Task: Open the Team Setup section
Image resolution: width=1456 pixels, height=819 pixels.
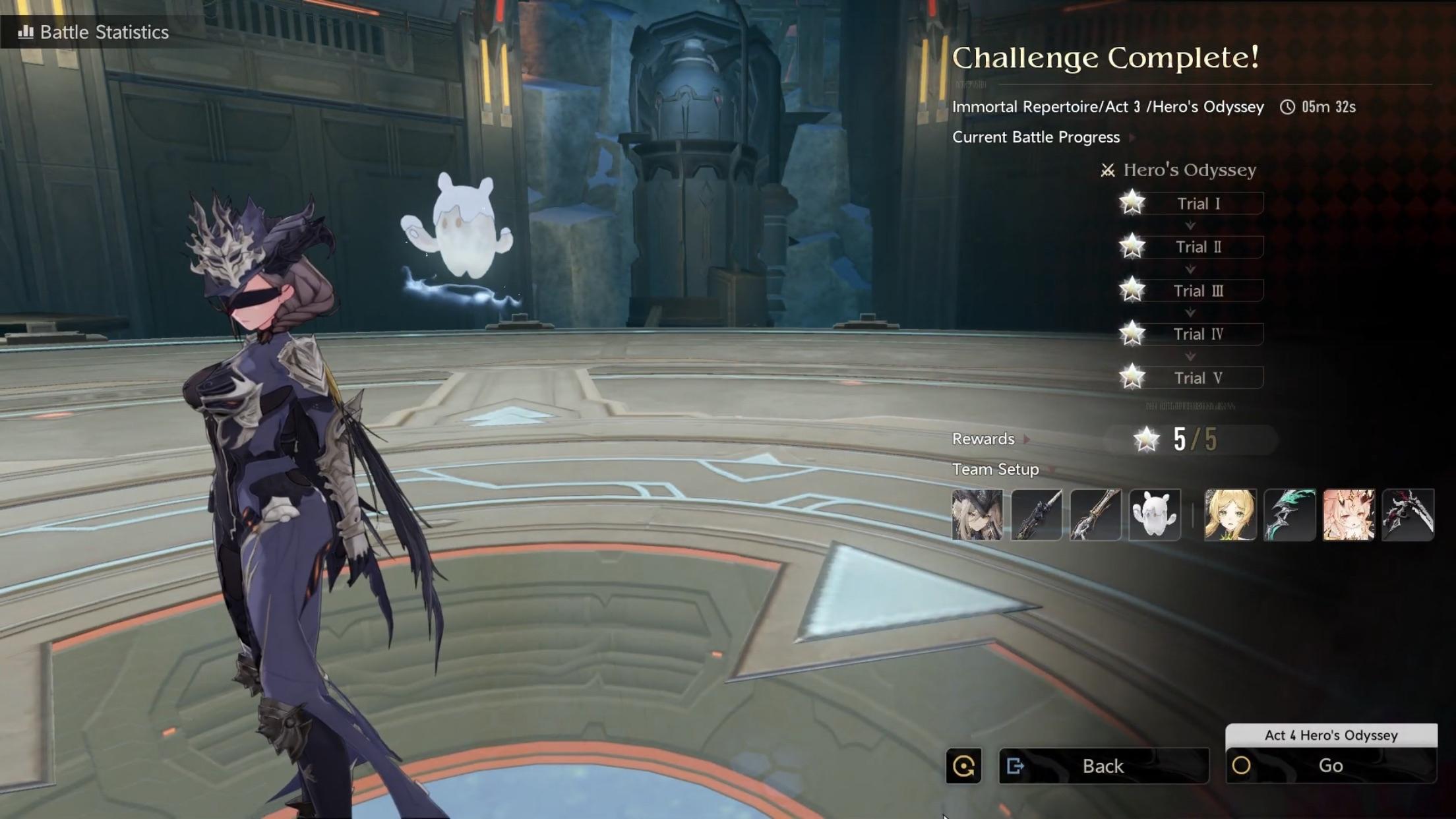Action: (1002, 470)
